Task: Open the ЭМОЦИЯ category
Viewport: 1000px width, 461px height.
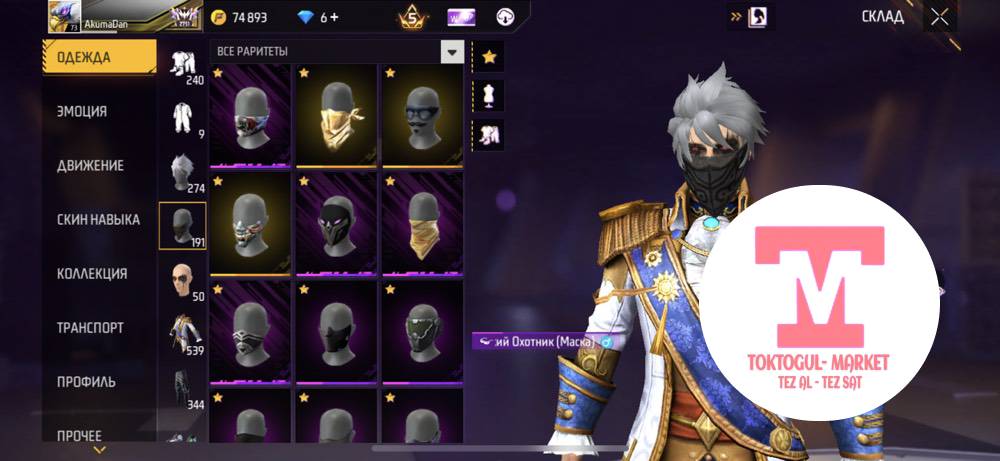Action: [83, 112]
